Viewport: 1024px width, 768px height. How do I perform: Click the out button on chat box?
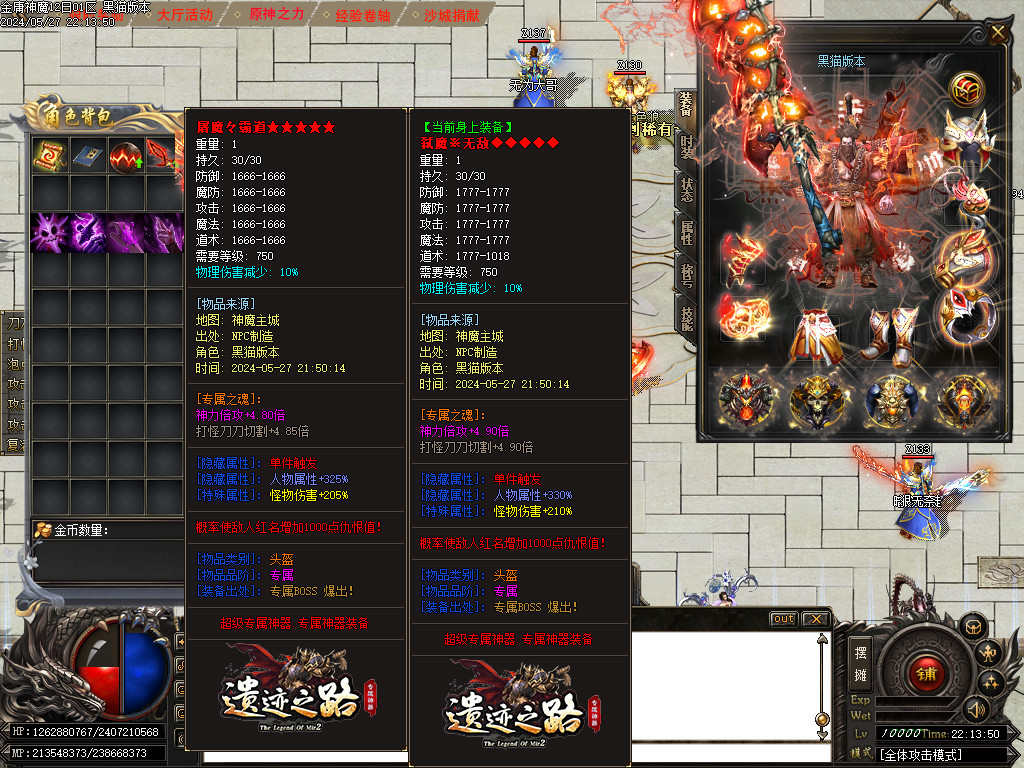coord(784,619)
